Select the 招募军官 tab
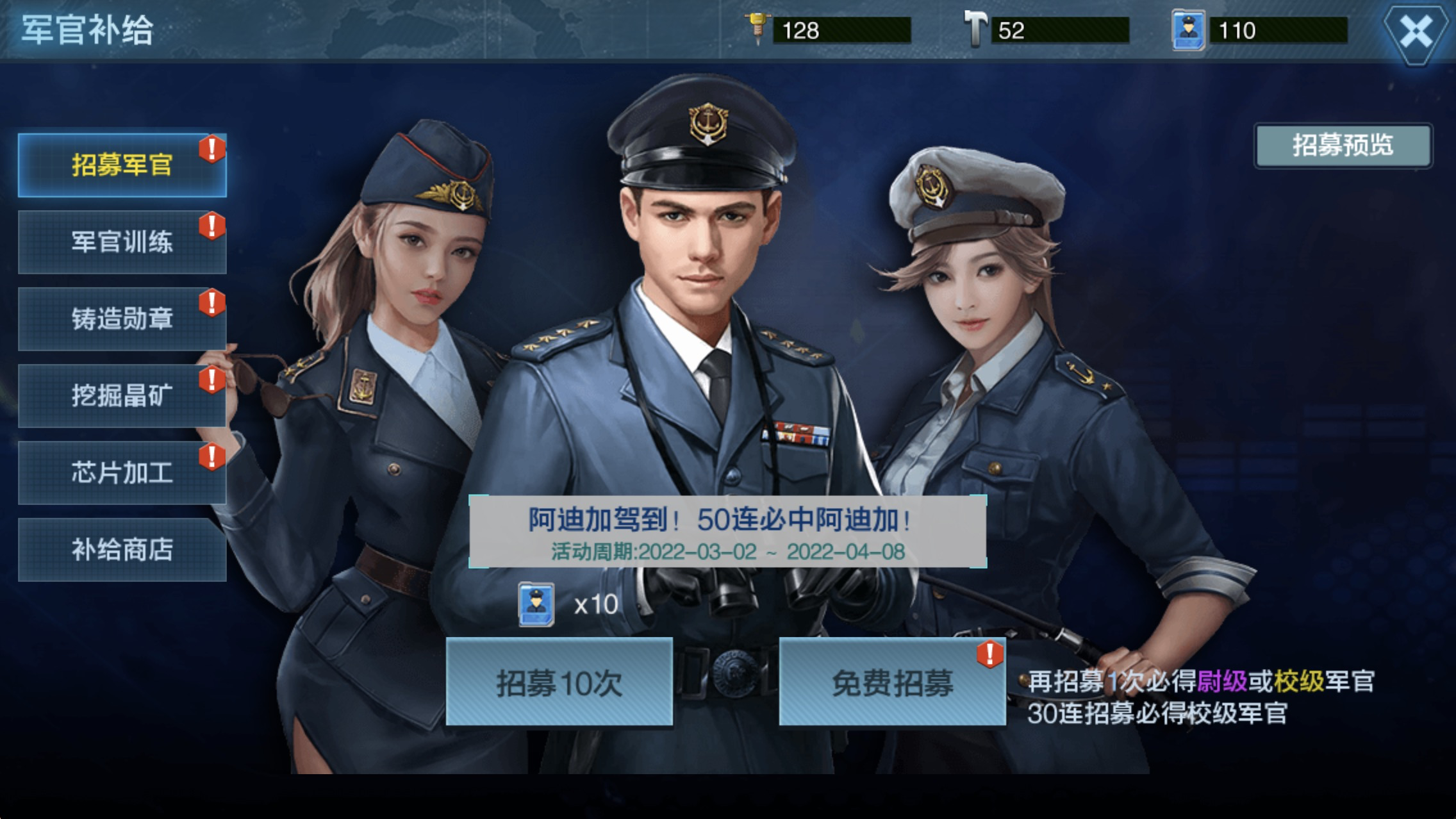The image size is (1456, 819). (121, 165)
